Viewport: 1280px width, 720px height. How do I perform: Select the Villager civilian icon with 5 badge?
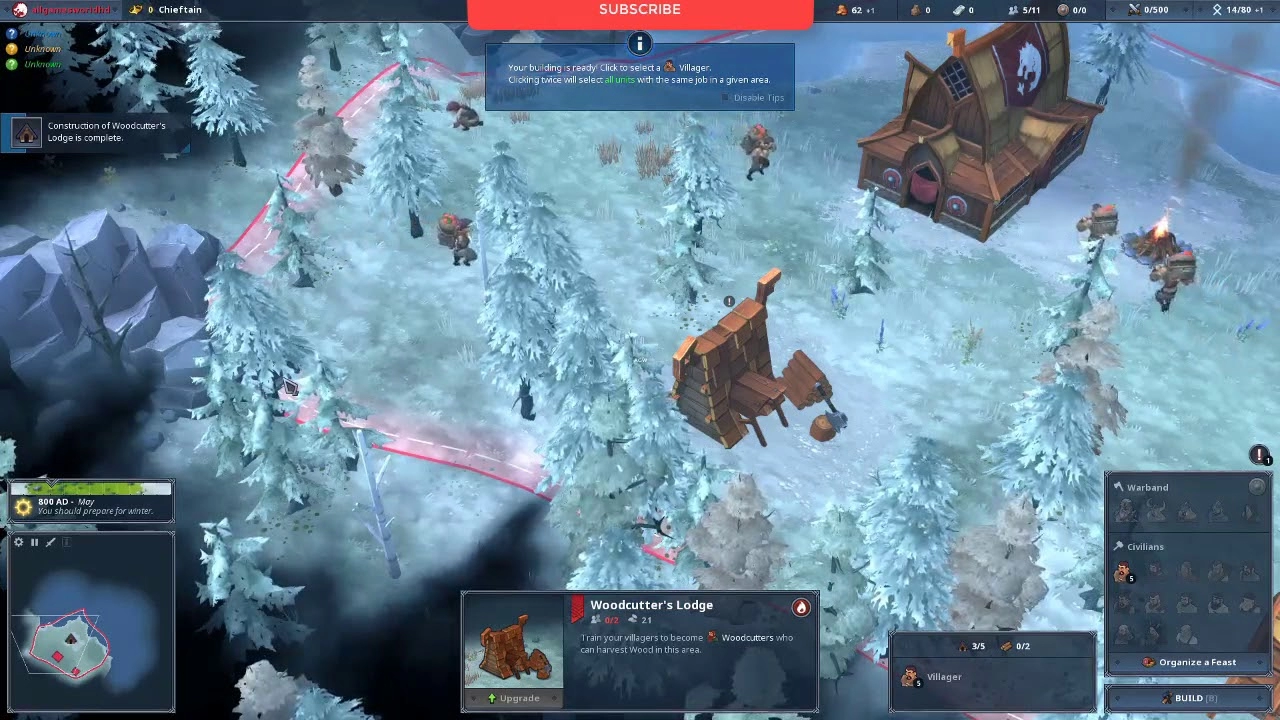click(1124, 573)
